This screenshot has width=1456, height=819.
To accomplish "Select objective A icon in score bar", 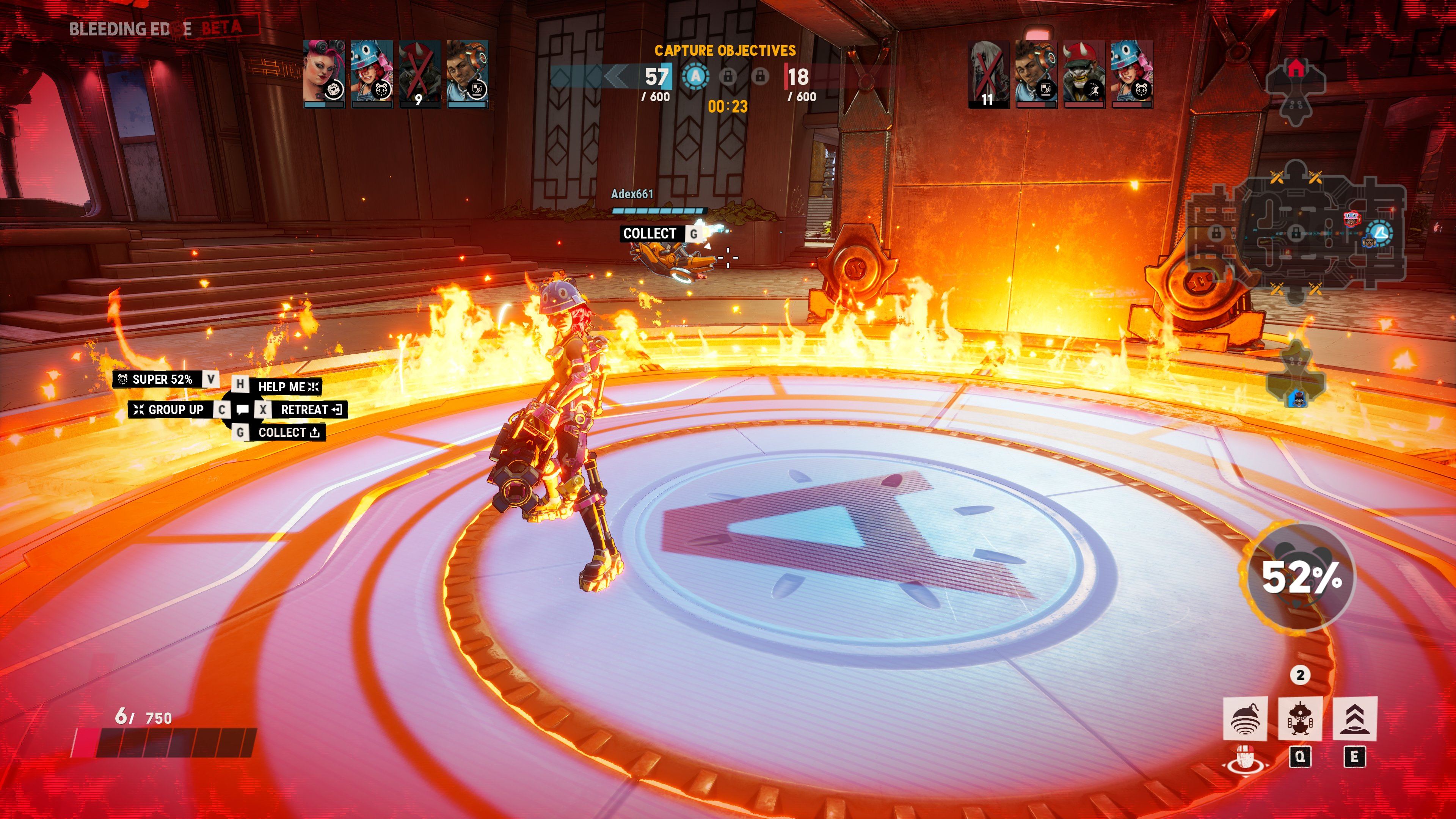I will click(696, 76).
